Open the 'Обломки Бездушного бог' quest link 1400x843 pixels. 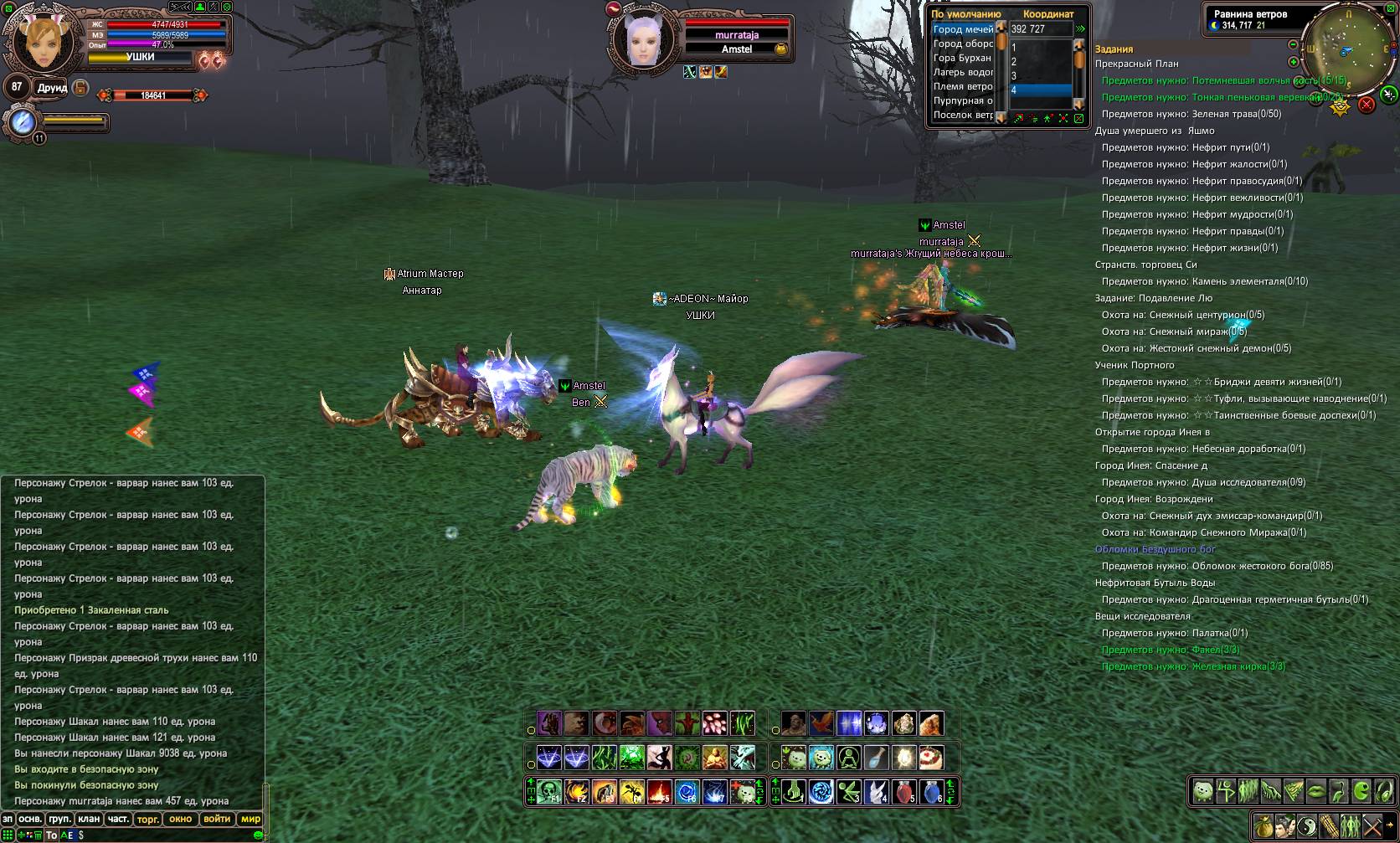tap(1155, 549)
